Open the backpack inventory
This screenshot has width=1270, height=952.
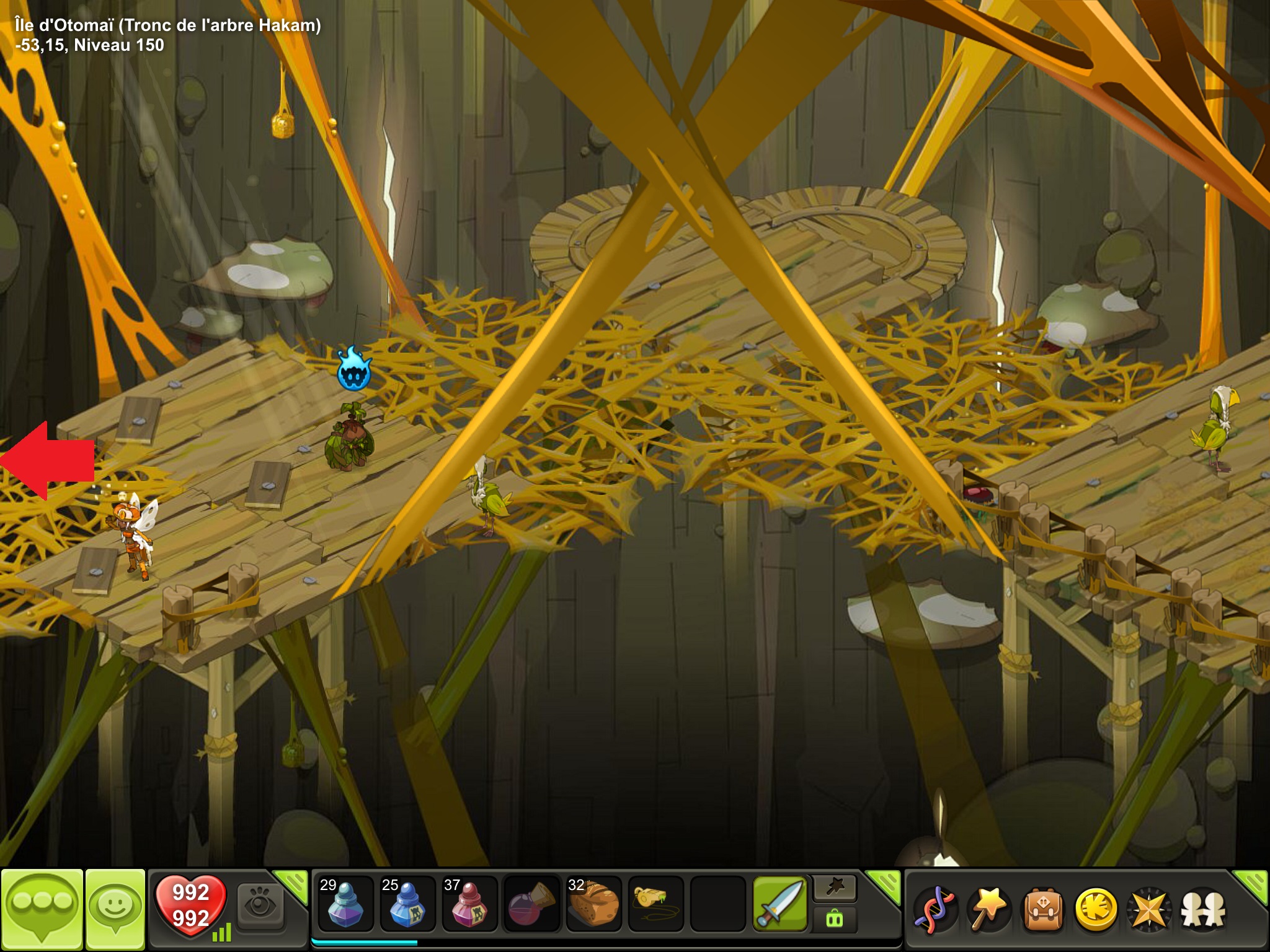(x=1042, y=909)
